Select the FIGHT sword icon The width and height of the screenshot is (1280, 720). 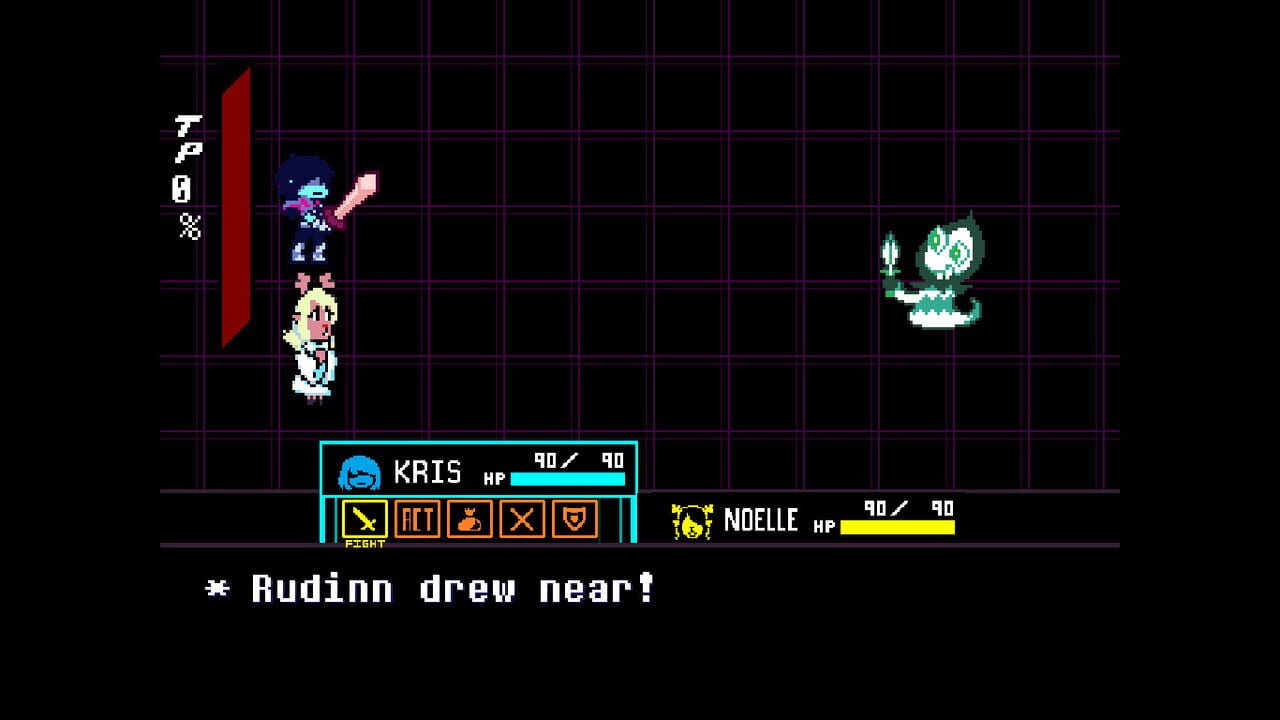(x=365, y=518)
